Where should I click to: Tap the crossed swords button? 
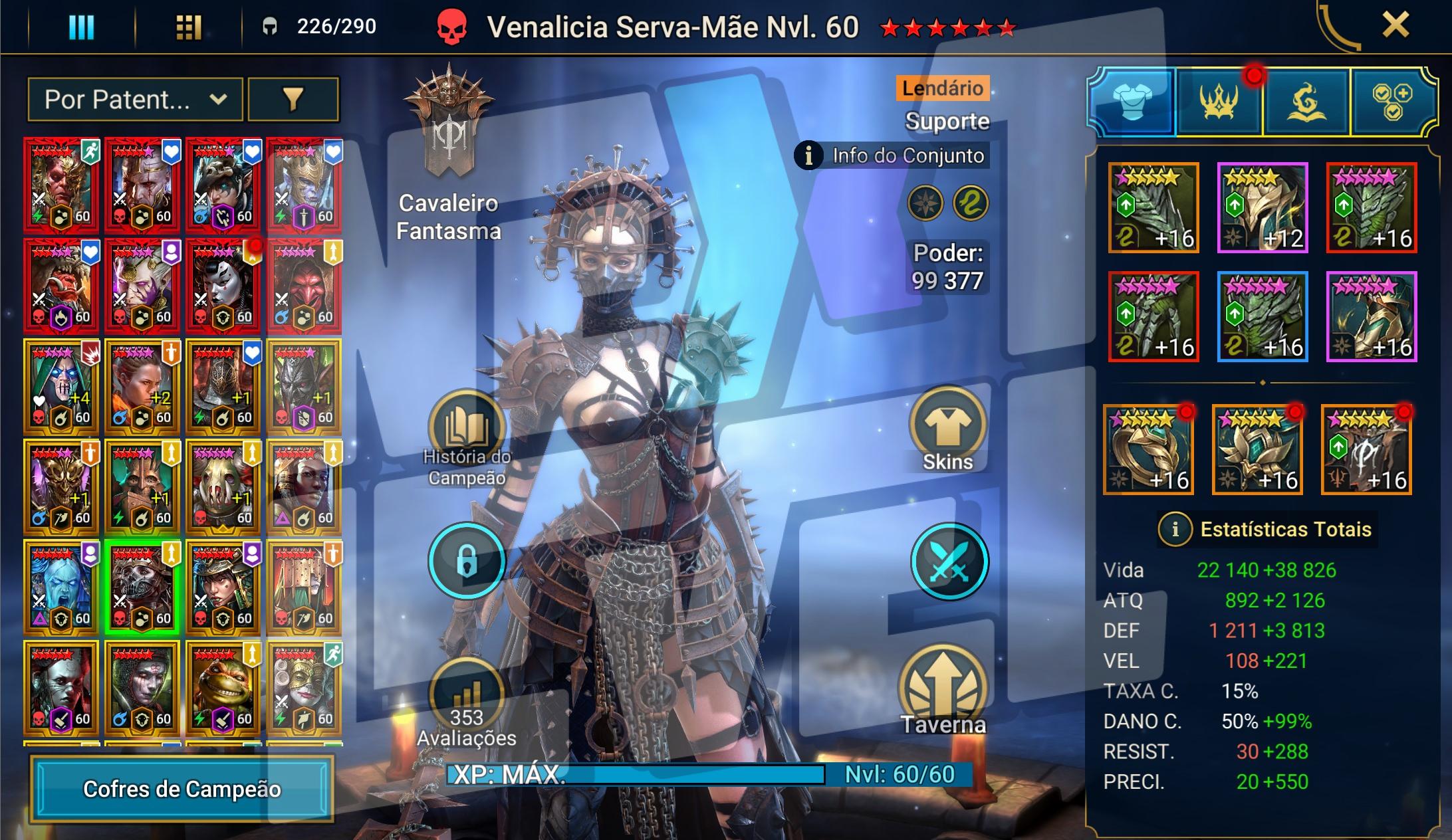tap(949, 562)
